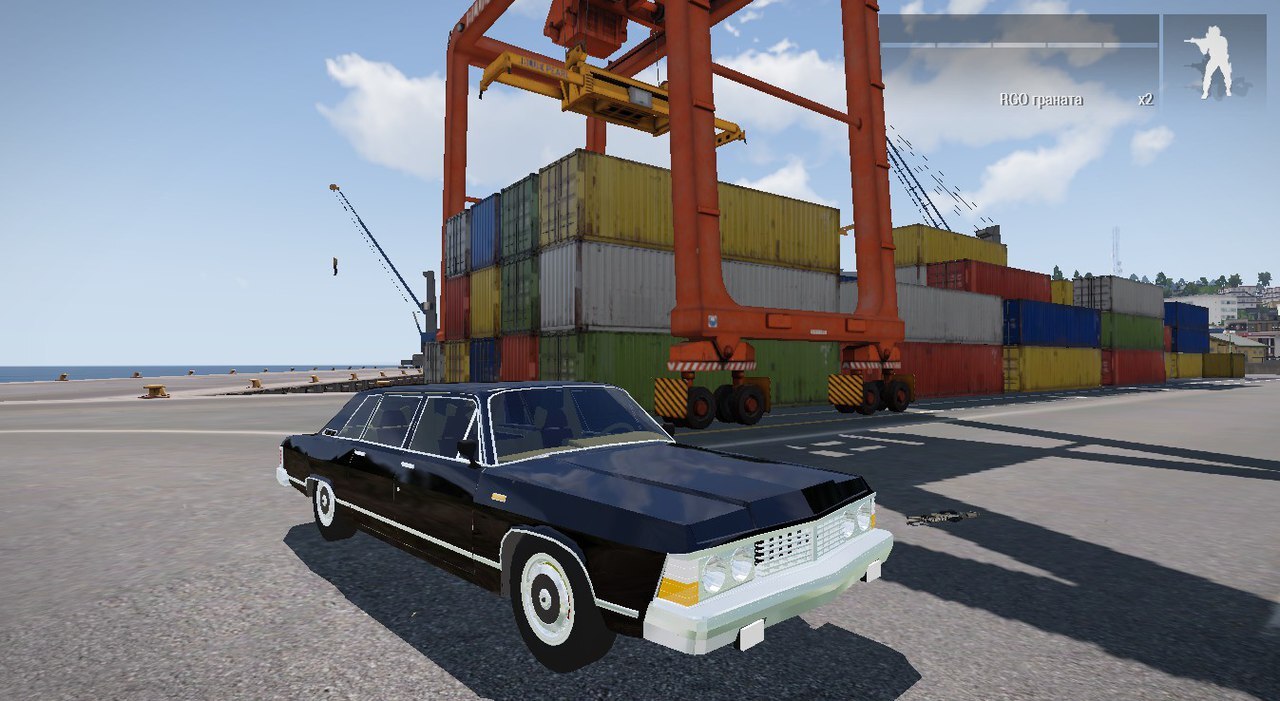
Task: Select the RGO граната grenade entry
Action: 1041,100
